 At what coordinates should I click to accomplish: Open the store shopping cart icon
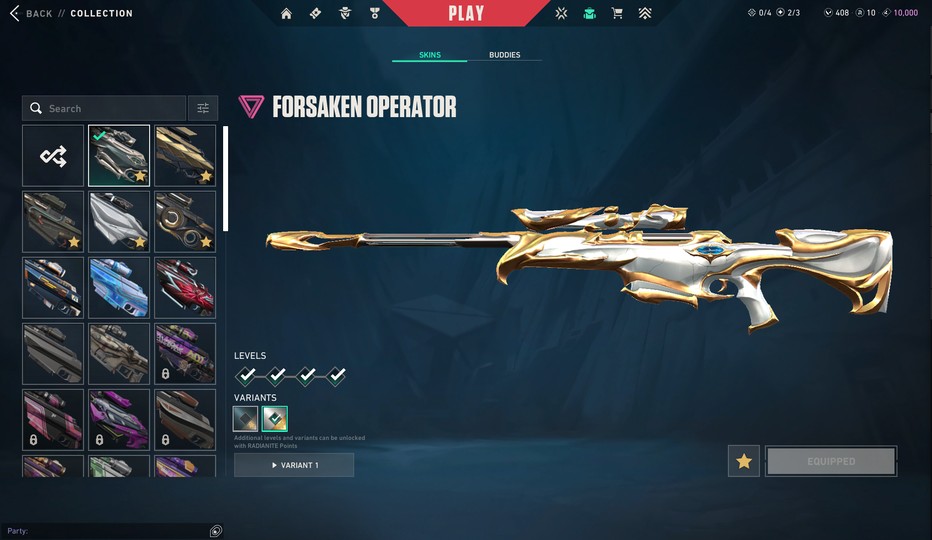617,13
